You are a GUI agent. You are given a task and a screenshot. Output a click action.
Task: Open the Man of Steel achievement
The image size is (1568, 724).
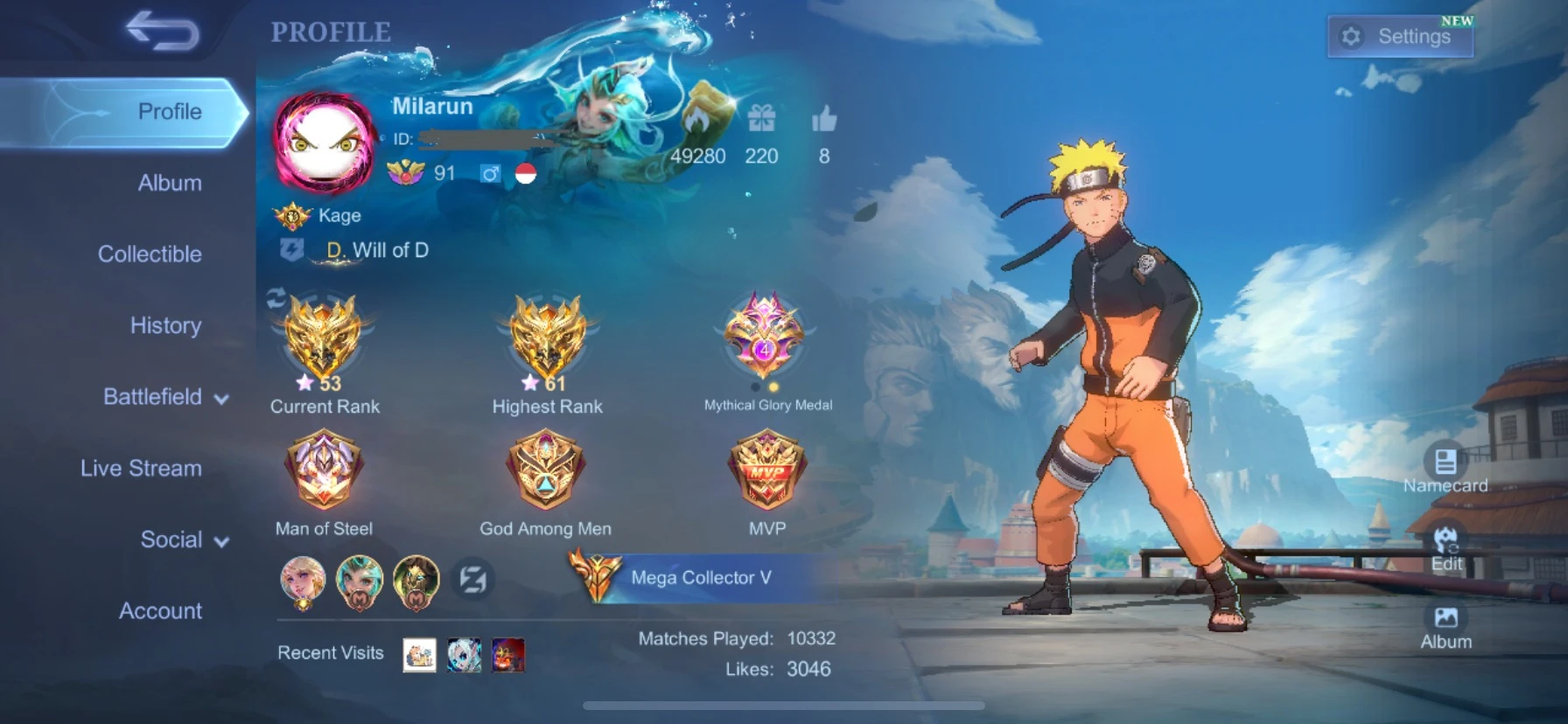pos(324,470)
